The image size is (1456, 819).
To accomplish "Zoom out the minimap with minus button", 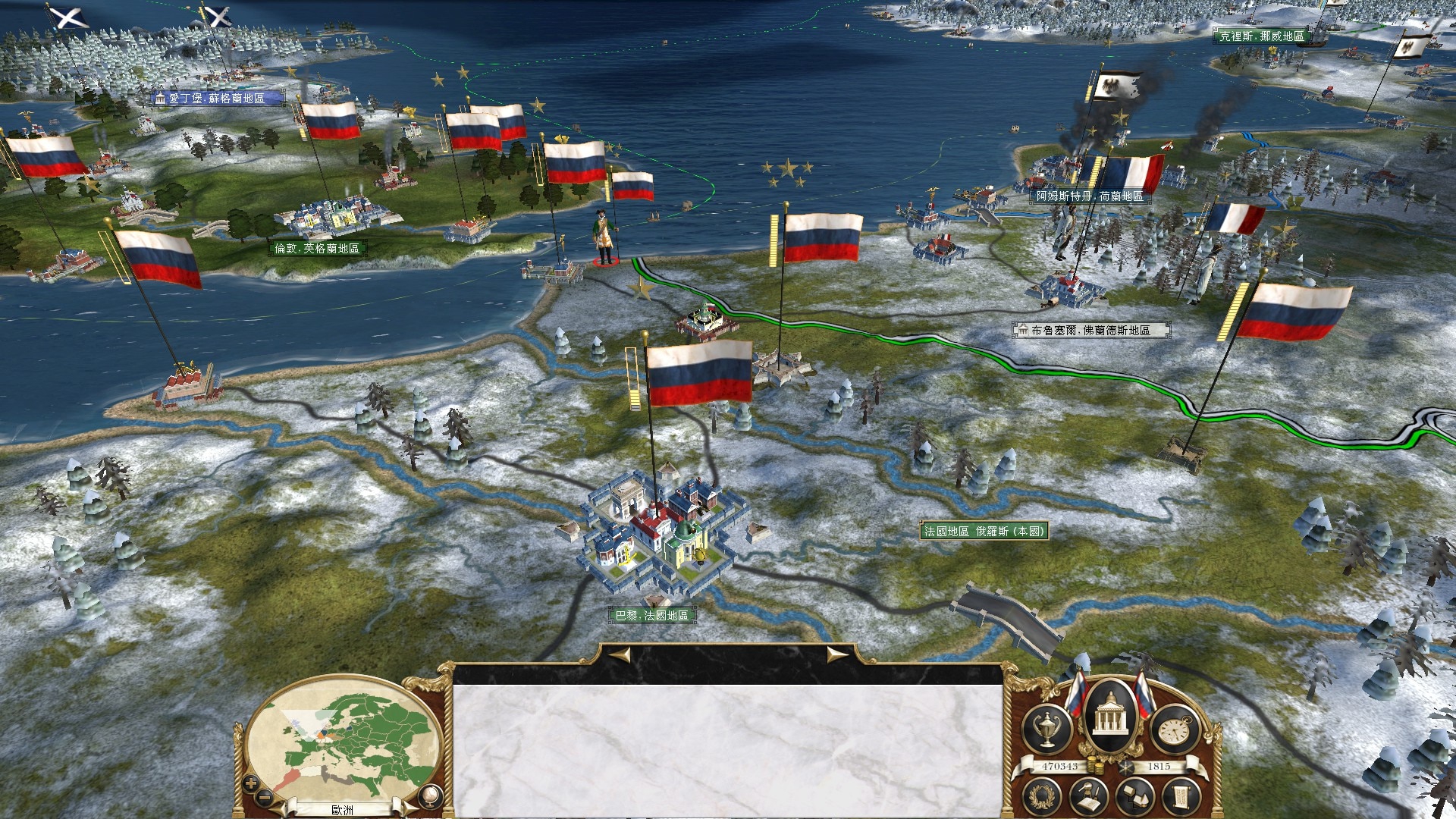I will tap(265, 796).
